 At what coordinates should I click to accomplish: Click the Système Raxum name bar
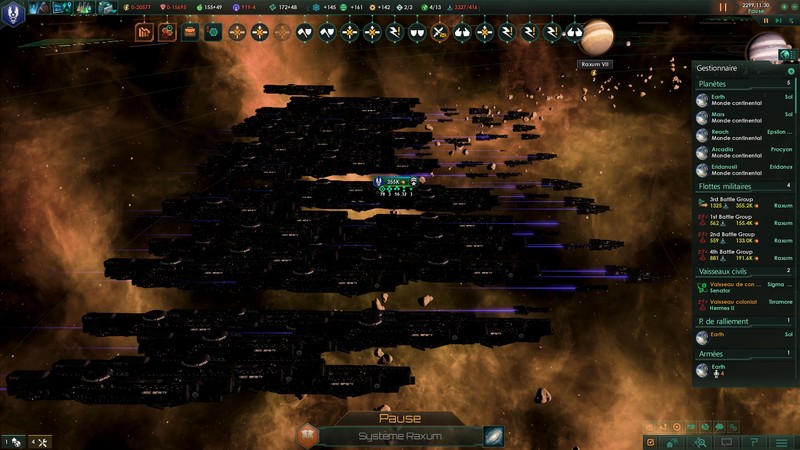coord(400,436)
